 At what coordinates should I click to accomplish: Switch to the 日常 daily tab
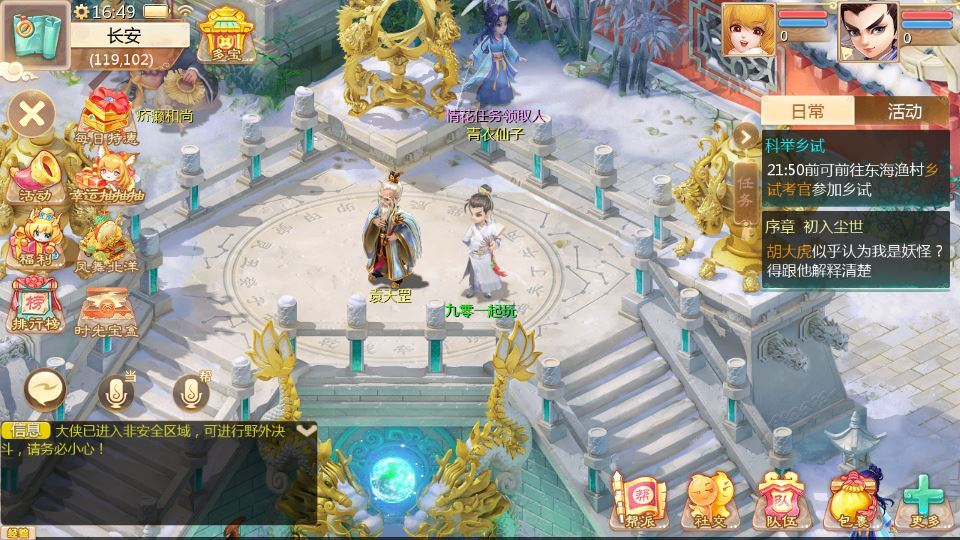point(808,111)
